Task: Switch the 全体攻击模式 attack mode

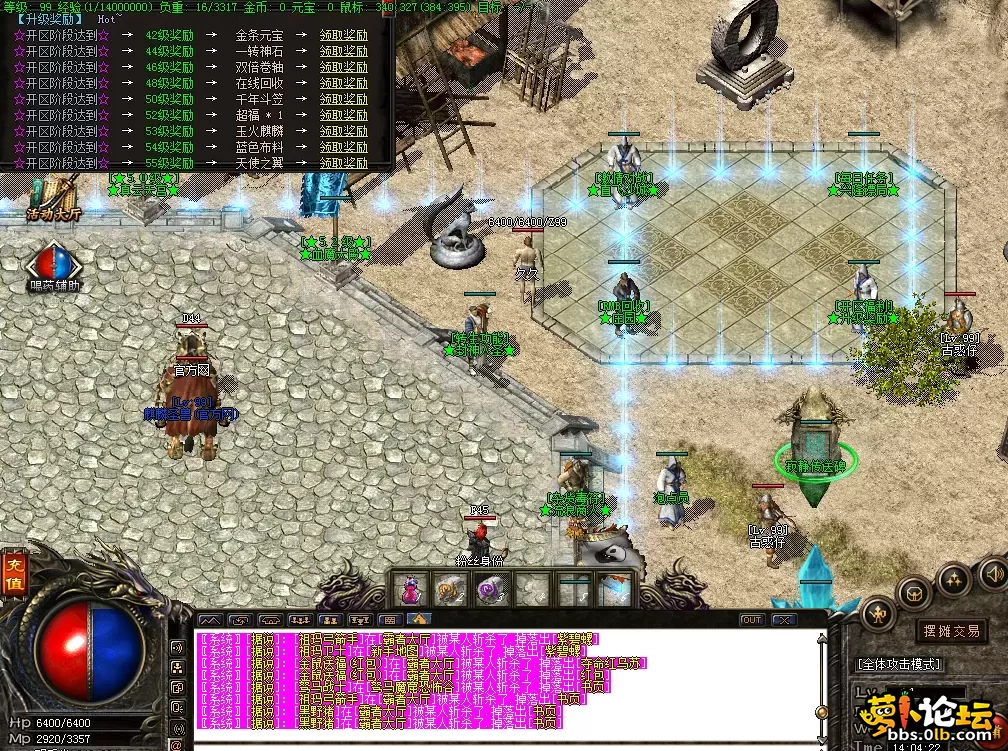Action: [x=900, y=663]
